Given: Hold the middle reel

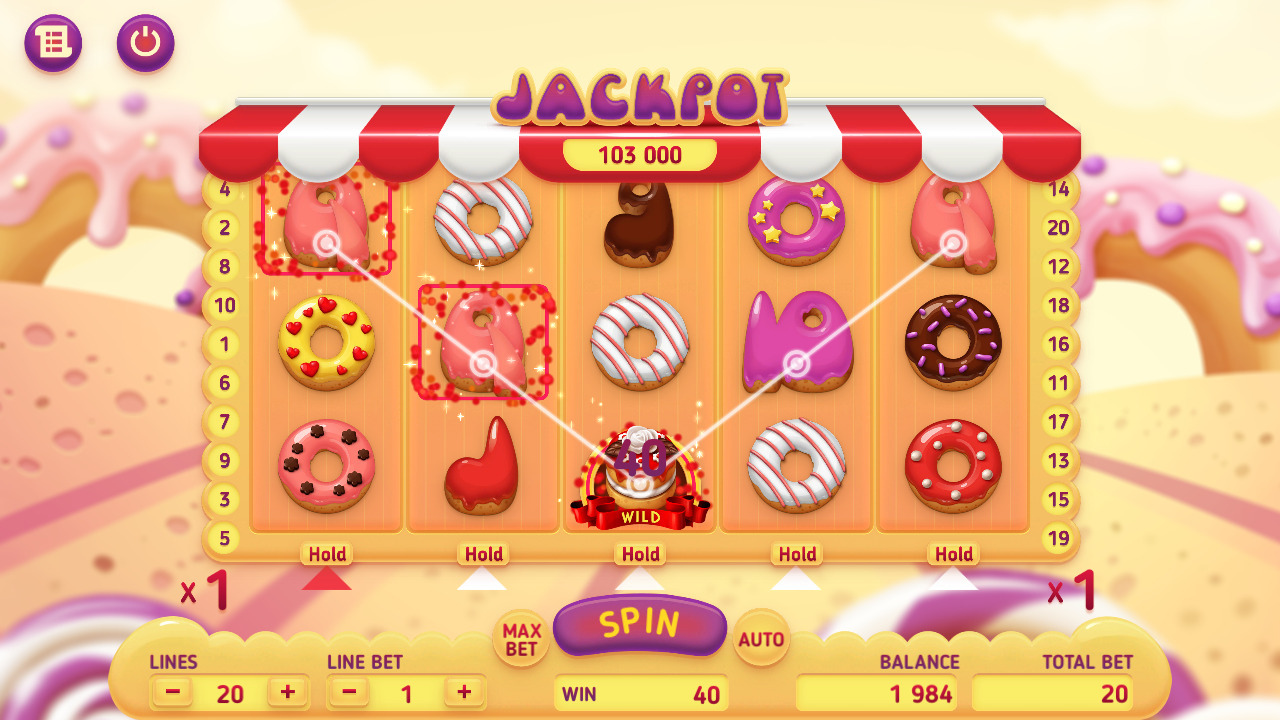Looking at the screenshot, I should click(x=640, y=554).
